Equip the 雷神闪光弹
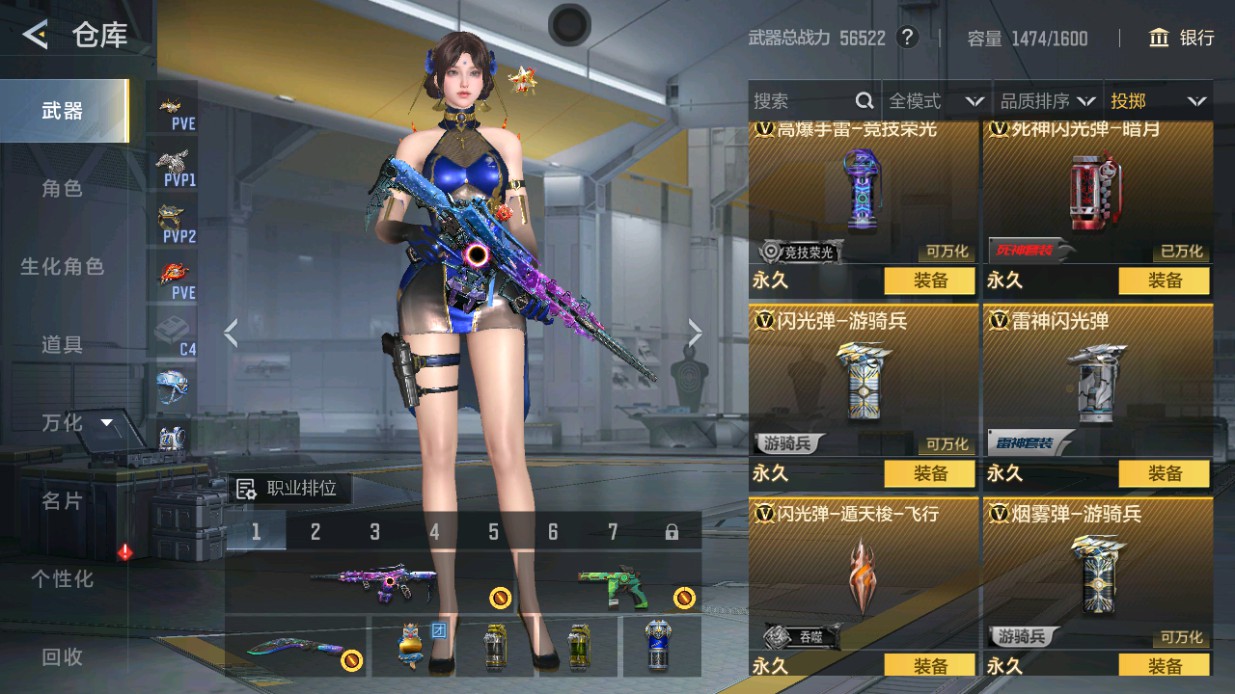 (x=1164, y=473)
